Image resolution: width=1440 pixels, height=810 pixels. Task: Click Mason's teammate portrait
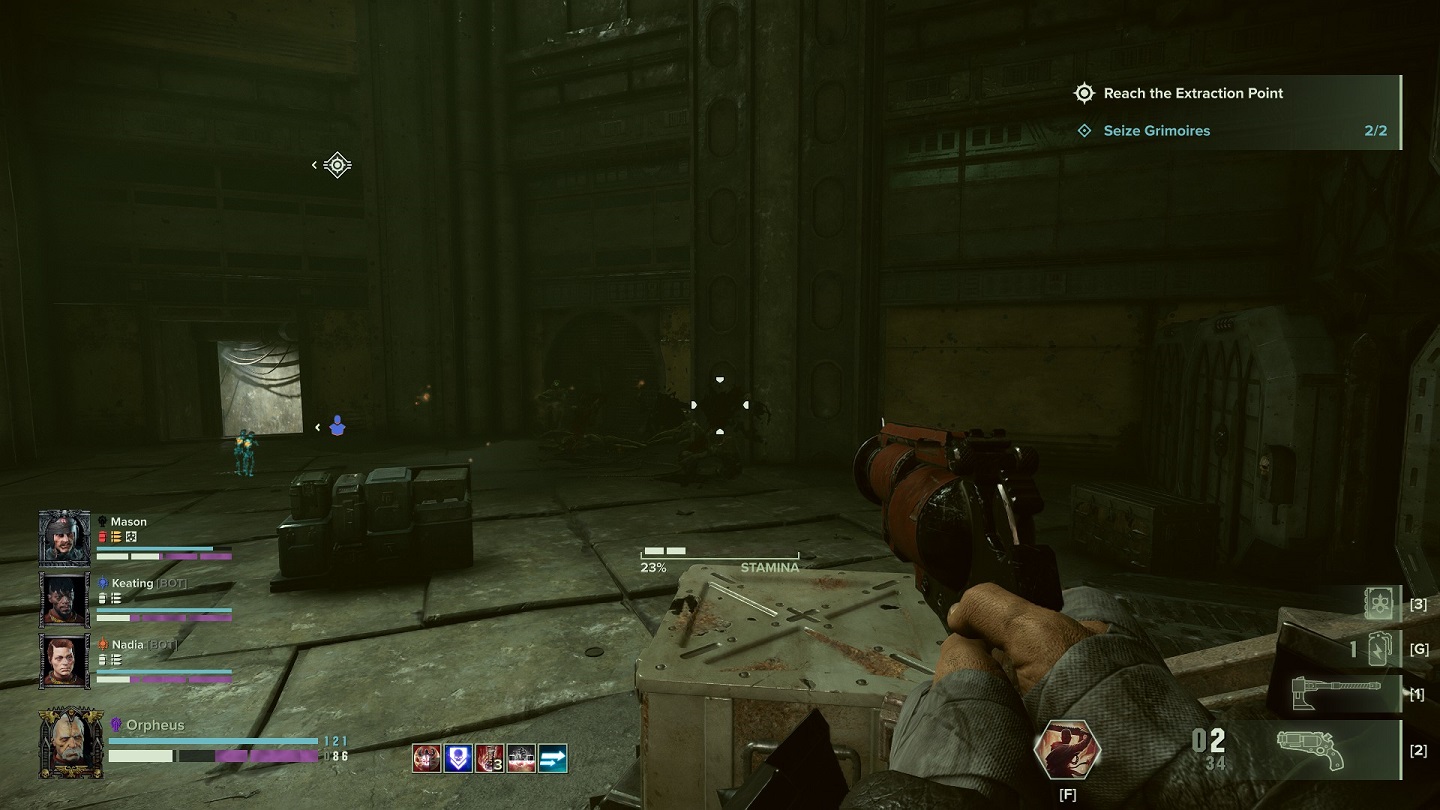tap(65, 537)
